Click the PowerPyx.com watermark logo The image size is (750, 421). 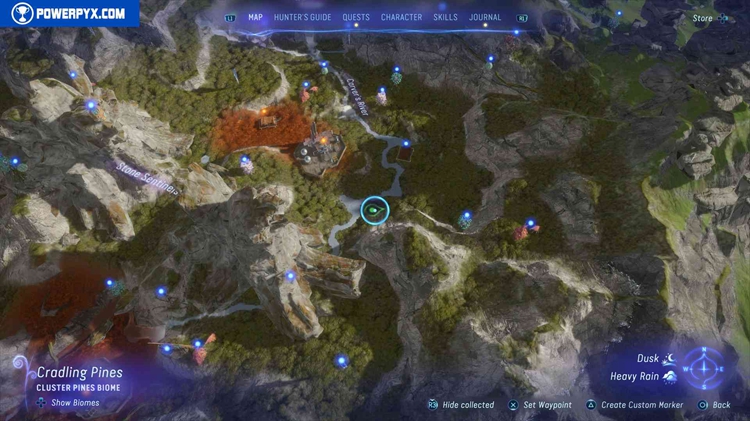point(68,13)
